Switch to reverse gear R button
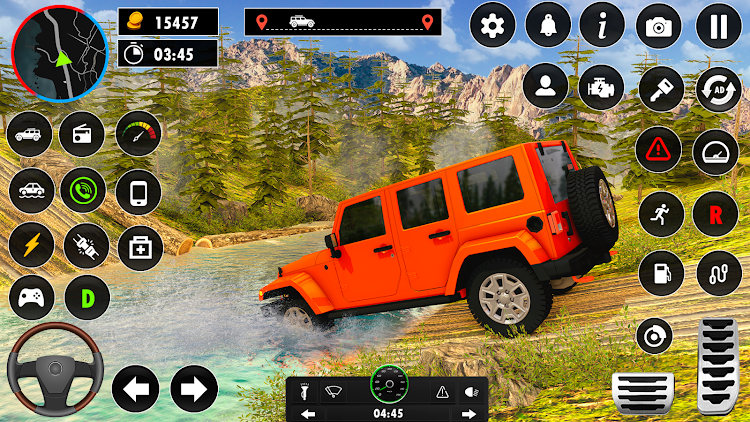 [716, 214]
